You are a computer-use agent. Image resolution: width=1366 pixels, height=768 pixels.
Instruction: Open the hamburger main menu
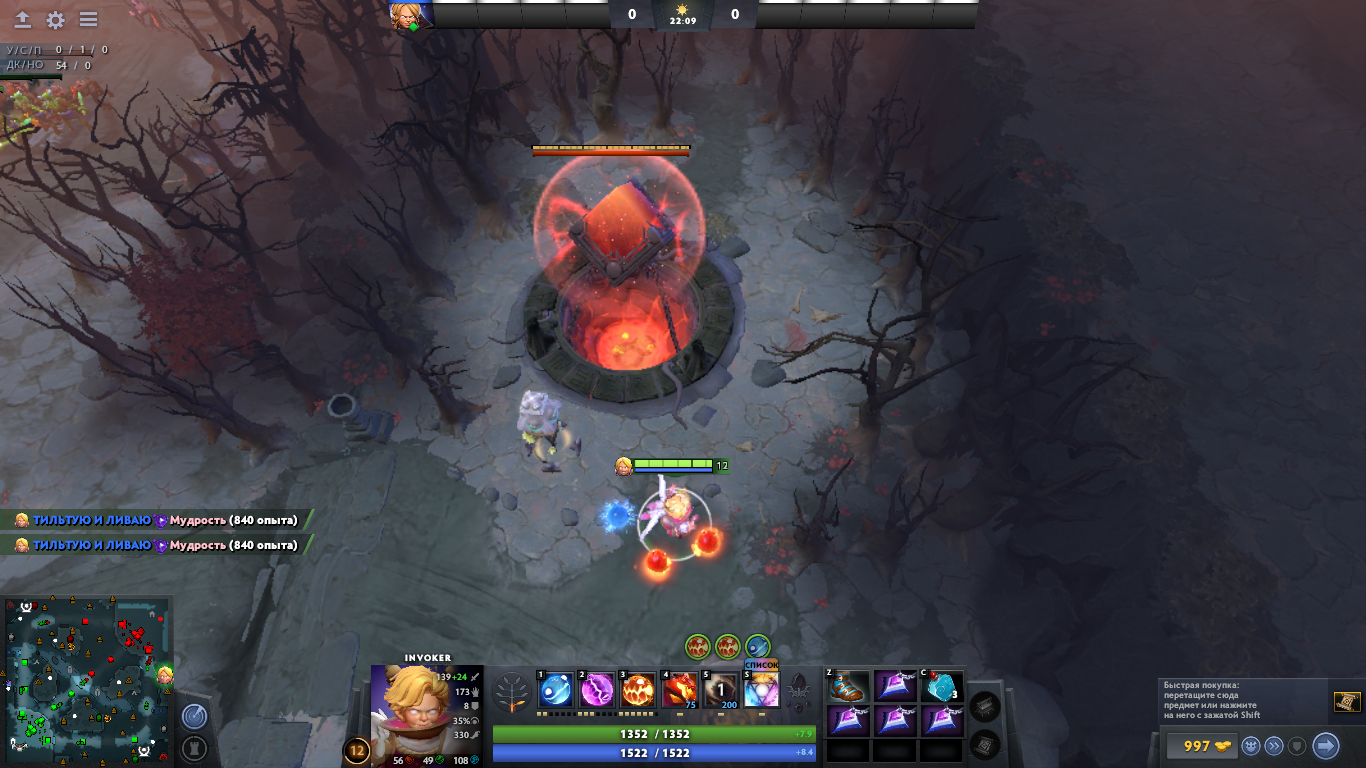(88, 20)
